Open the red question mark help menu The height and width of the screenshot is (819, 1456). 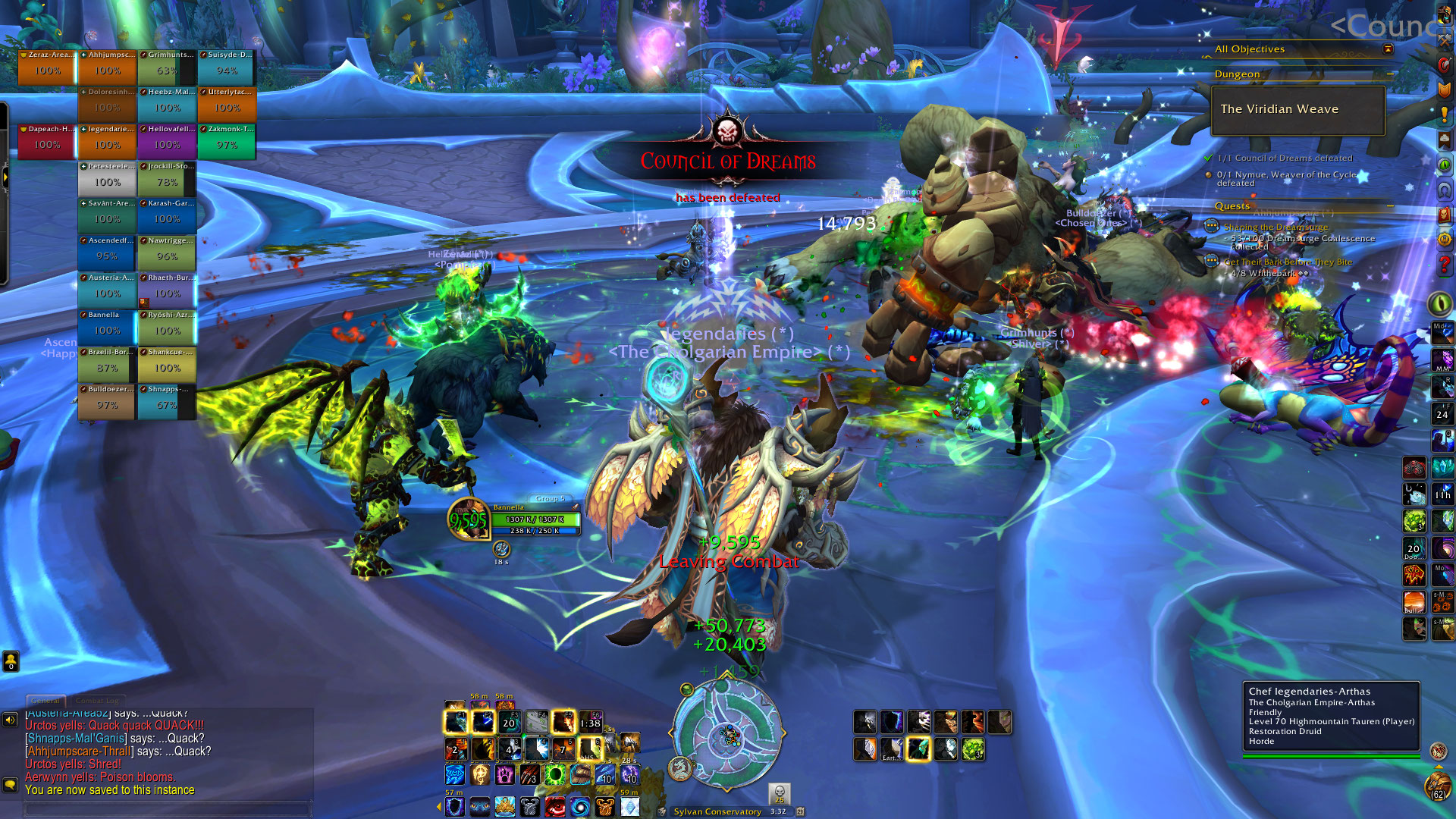[1444, 265]
